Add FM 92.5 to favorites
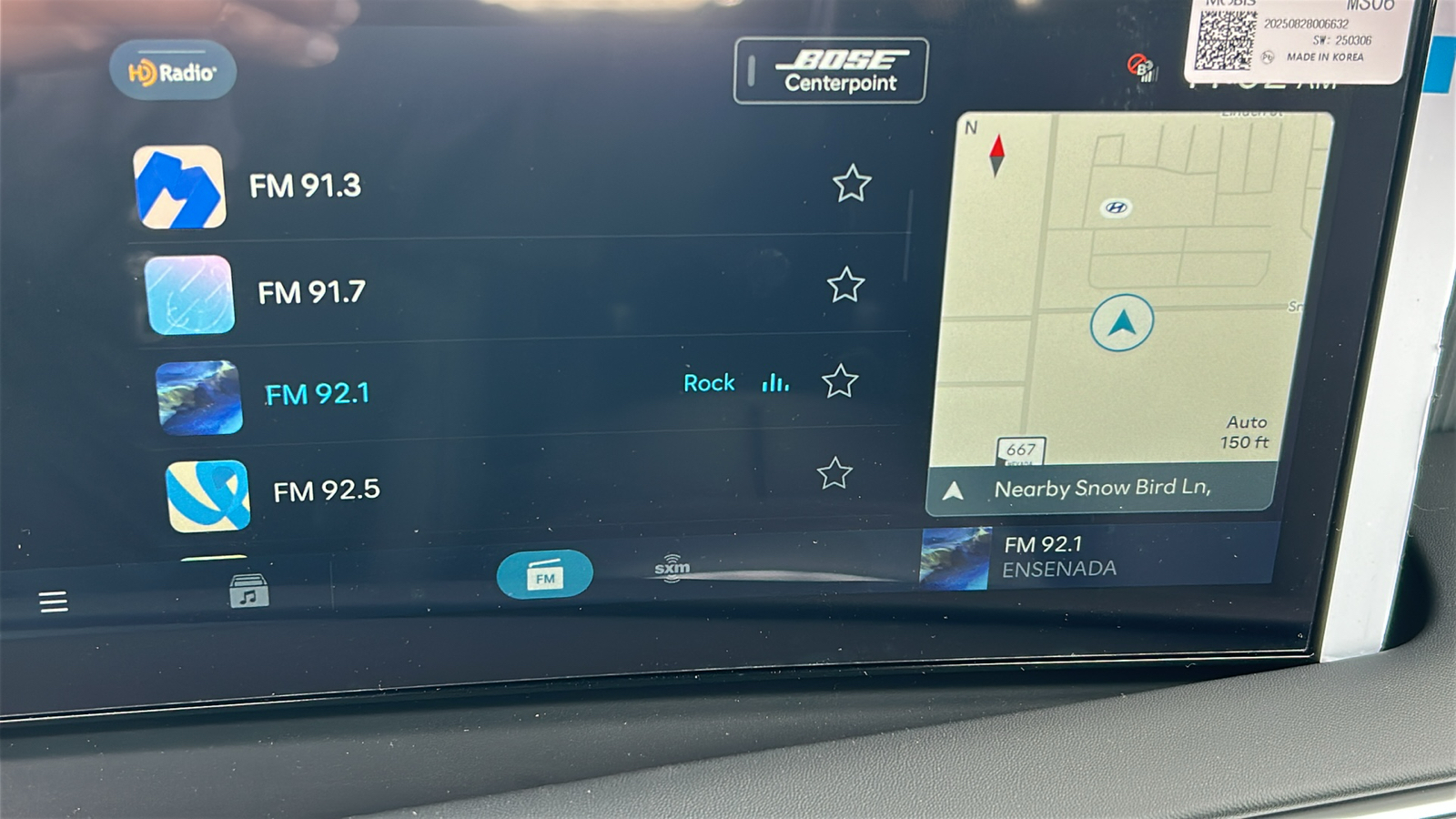Viewport: 1456px width, 819px height. (834, 473)
